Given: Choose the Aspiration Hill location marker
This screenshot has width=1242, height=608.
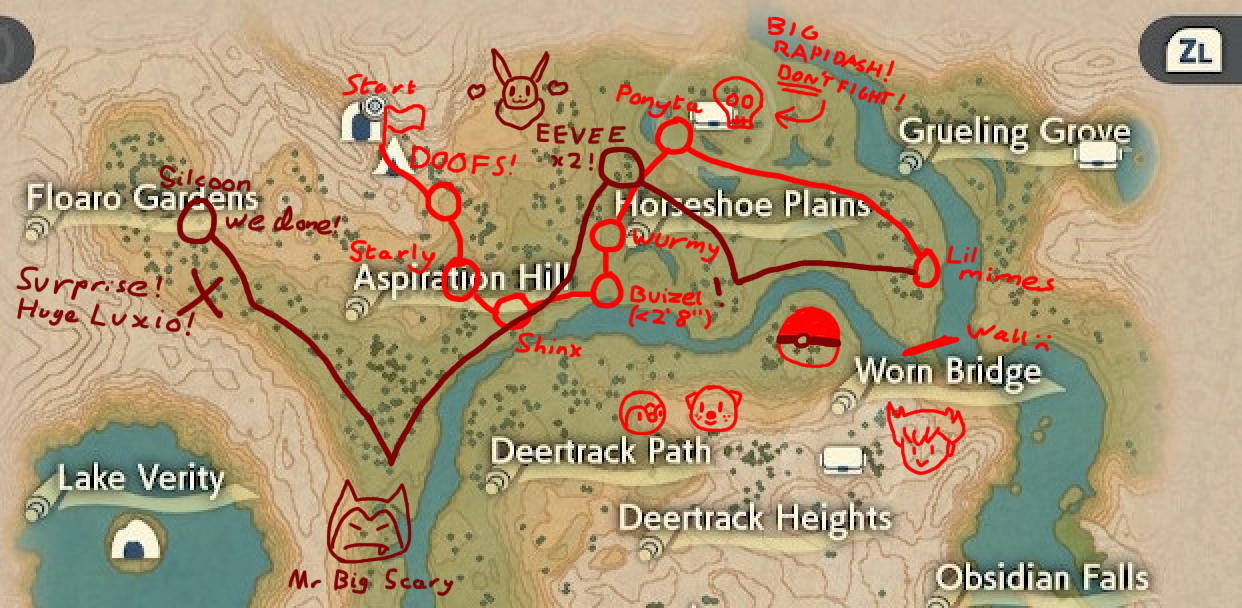Looking at the screenshot, I should click(x=461, y=277).
